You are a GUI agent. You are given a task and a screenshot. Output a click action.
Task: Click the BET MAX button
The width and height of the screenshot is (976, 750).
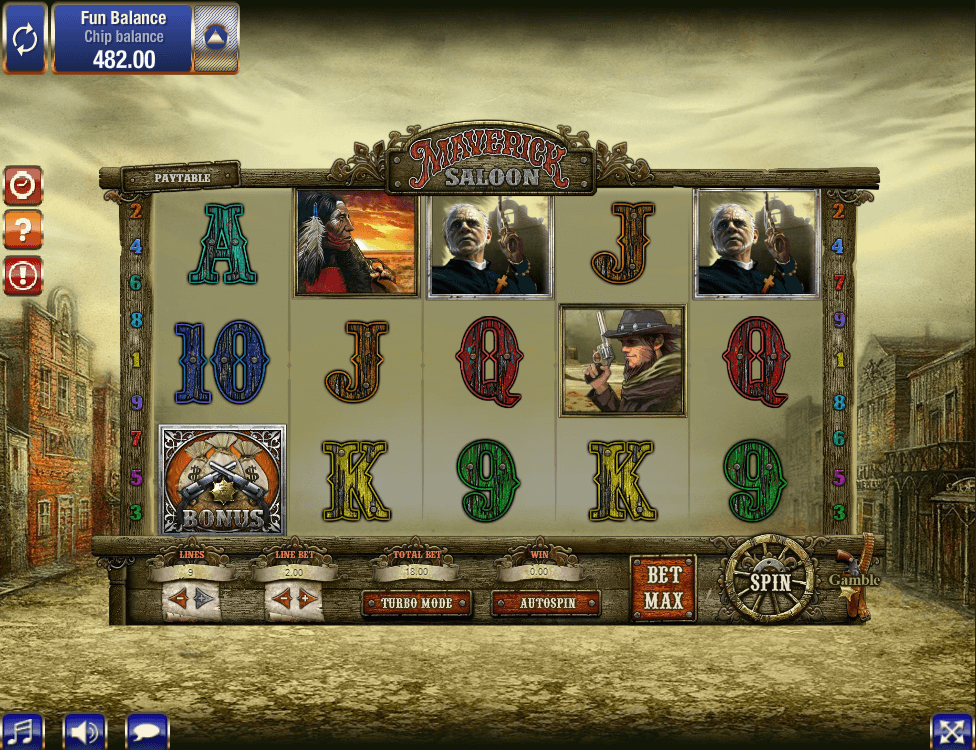[x=663, y=588]
